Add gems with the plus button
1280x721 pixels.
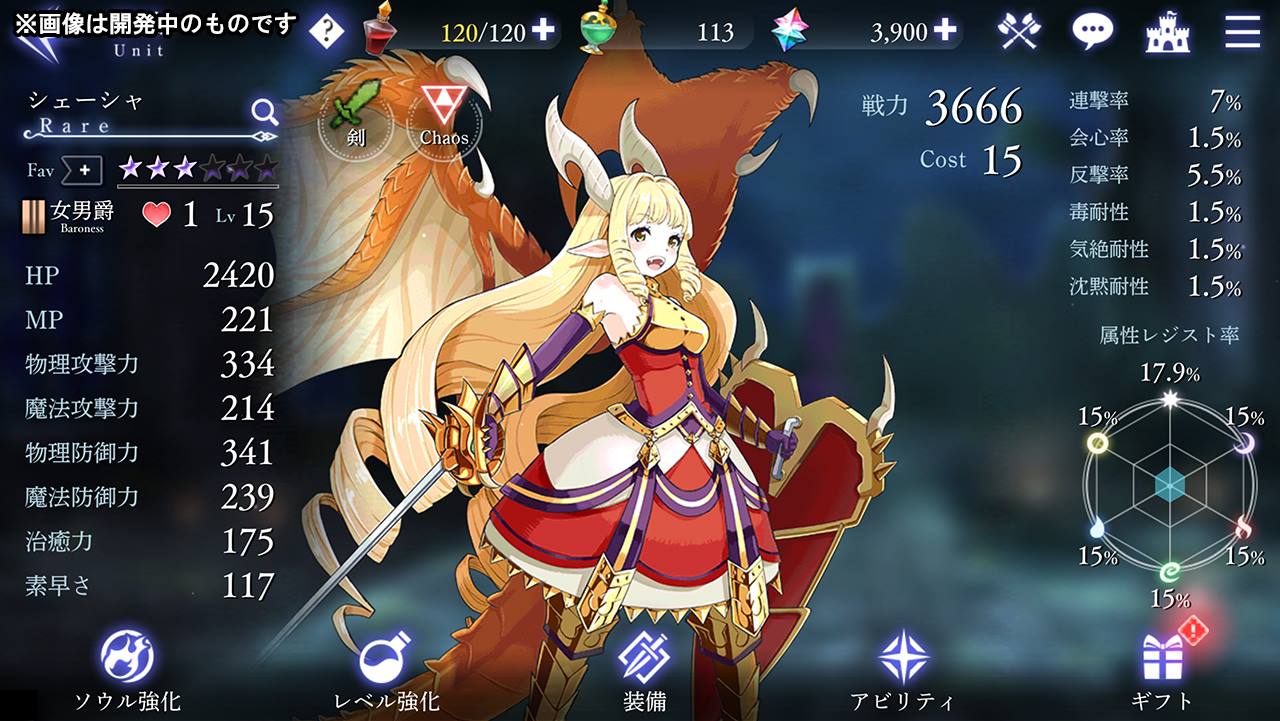coord(945,31)
